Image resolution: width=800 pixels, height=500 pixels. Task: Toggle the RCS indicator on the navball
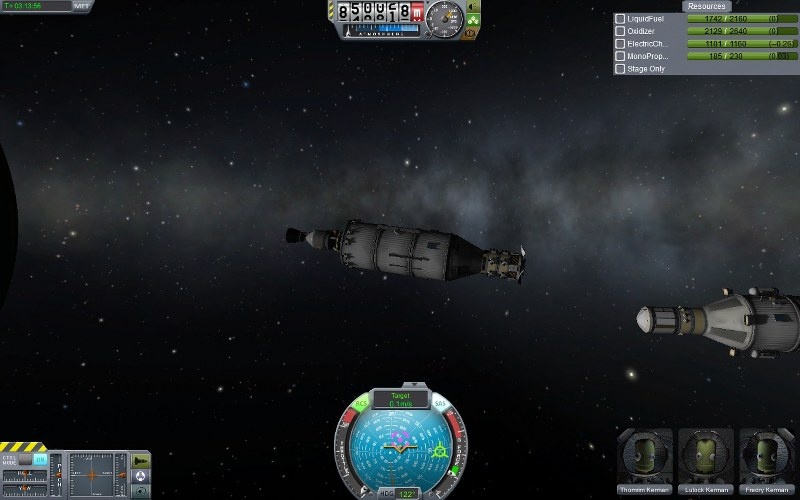tap(363, 404)
